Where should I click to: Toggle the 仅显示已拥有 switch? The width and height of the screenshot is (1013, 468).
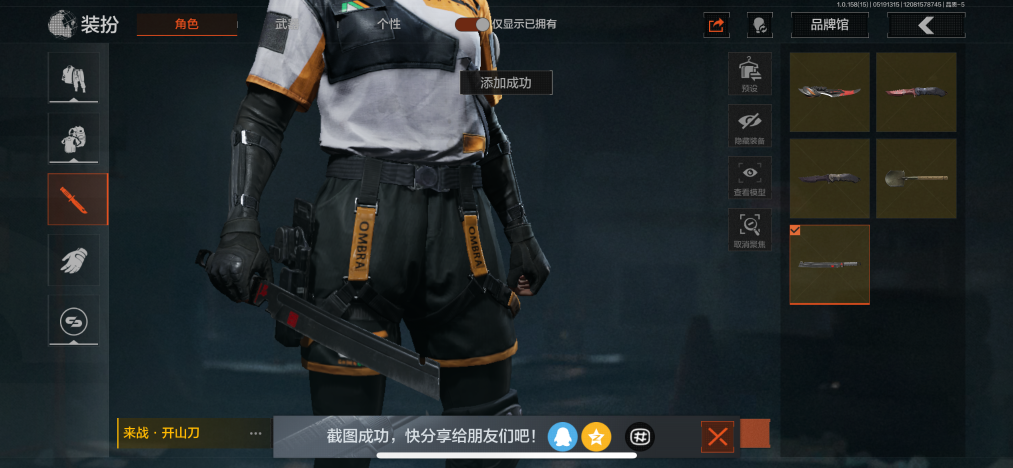(472, 24)
